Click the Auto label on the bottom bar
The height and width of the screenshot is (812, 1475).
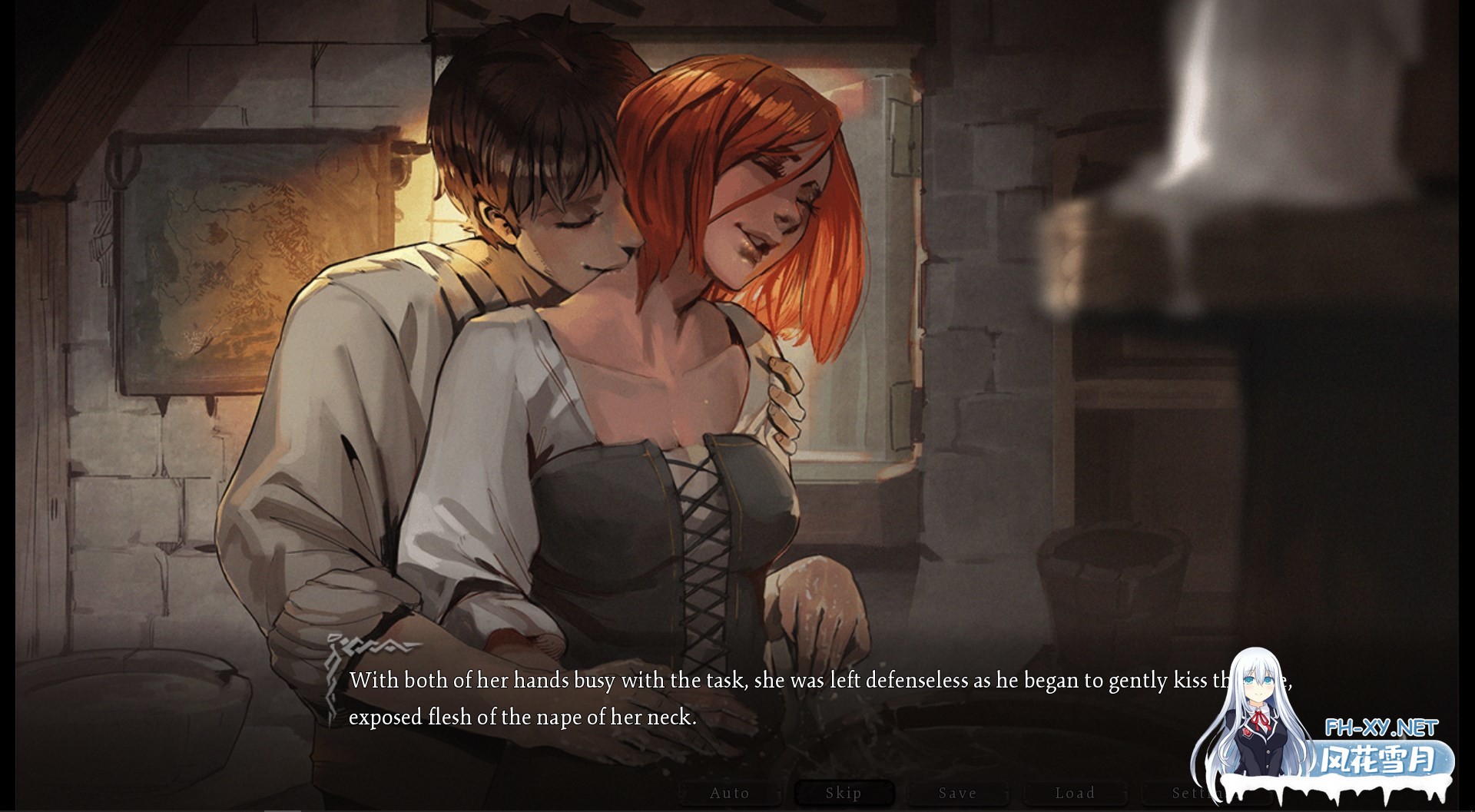pyautogui.click(x=730, y=793)
